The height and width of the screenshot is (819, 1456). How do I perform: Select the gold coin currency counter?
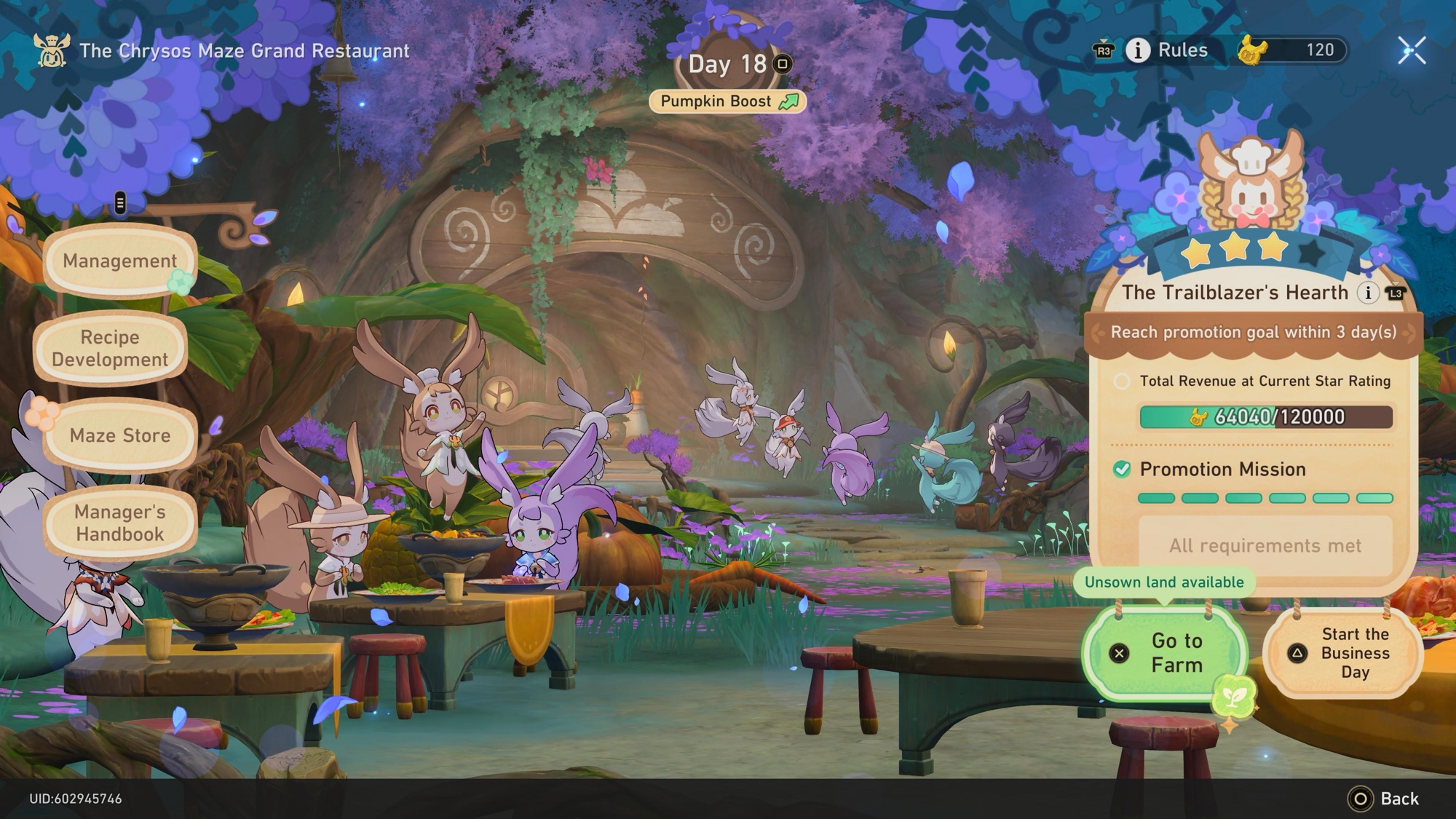(1293, 50)
